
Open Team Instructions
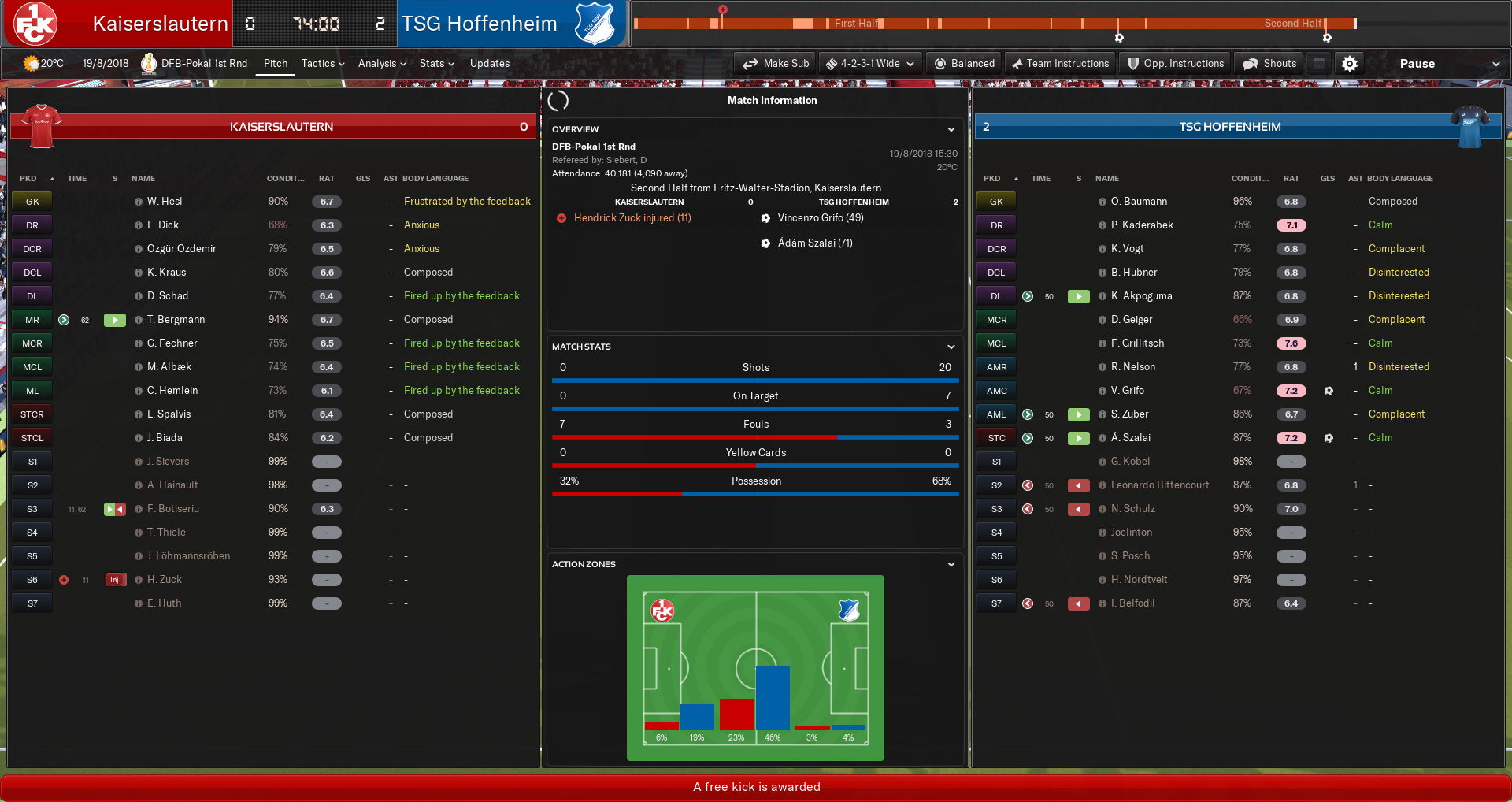[1060, 64]
